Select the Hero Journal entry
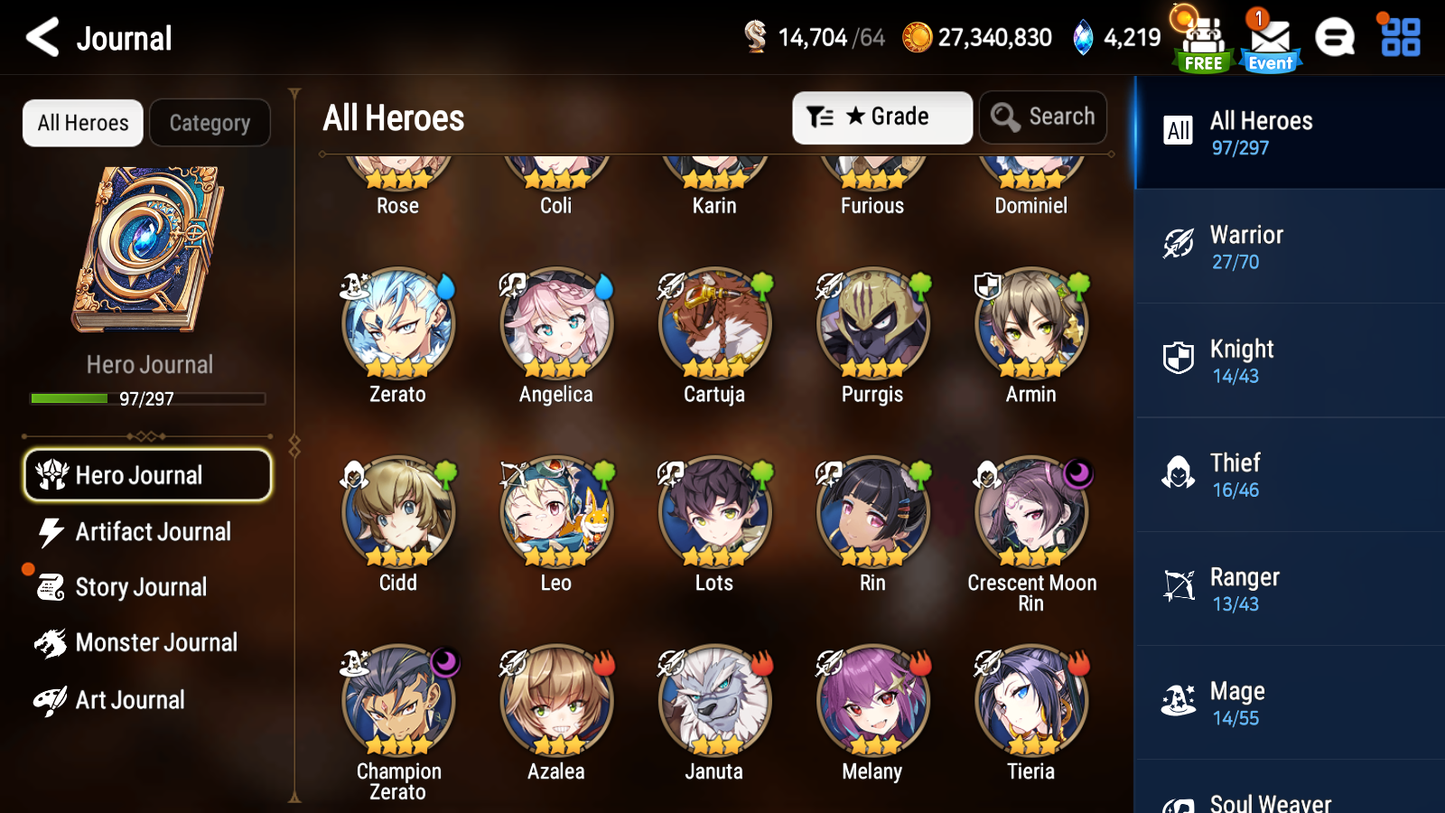Viewport: 1445px width, 813px height. click(147, 475)
